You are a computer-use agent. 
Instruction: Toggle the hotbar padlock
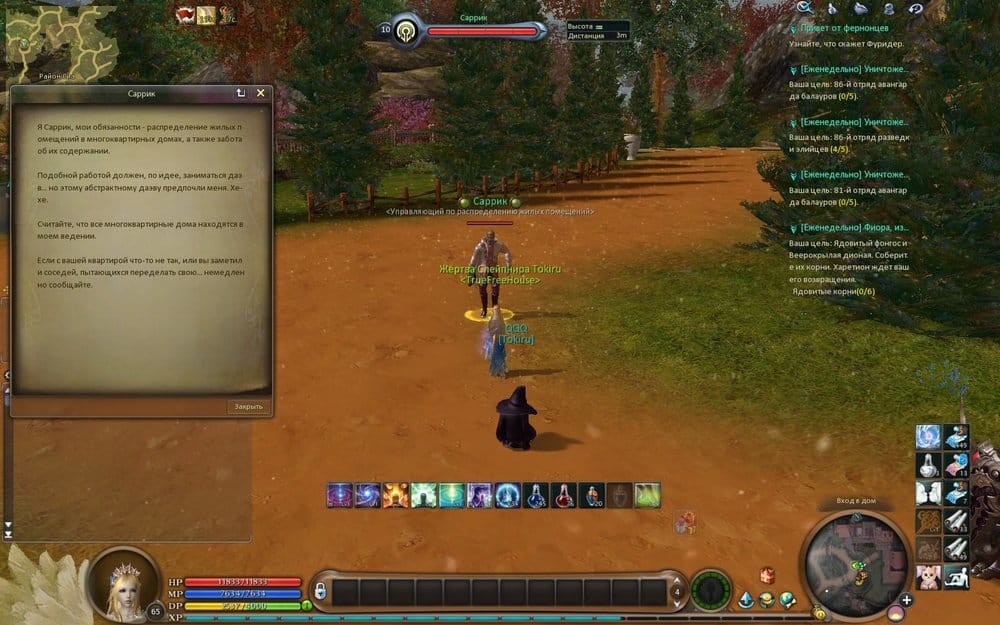320,591
